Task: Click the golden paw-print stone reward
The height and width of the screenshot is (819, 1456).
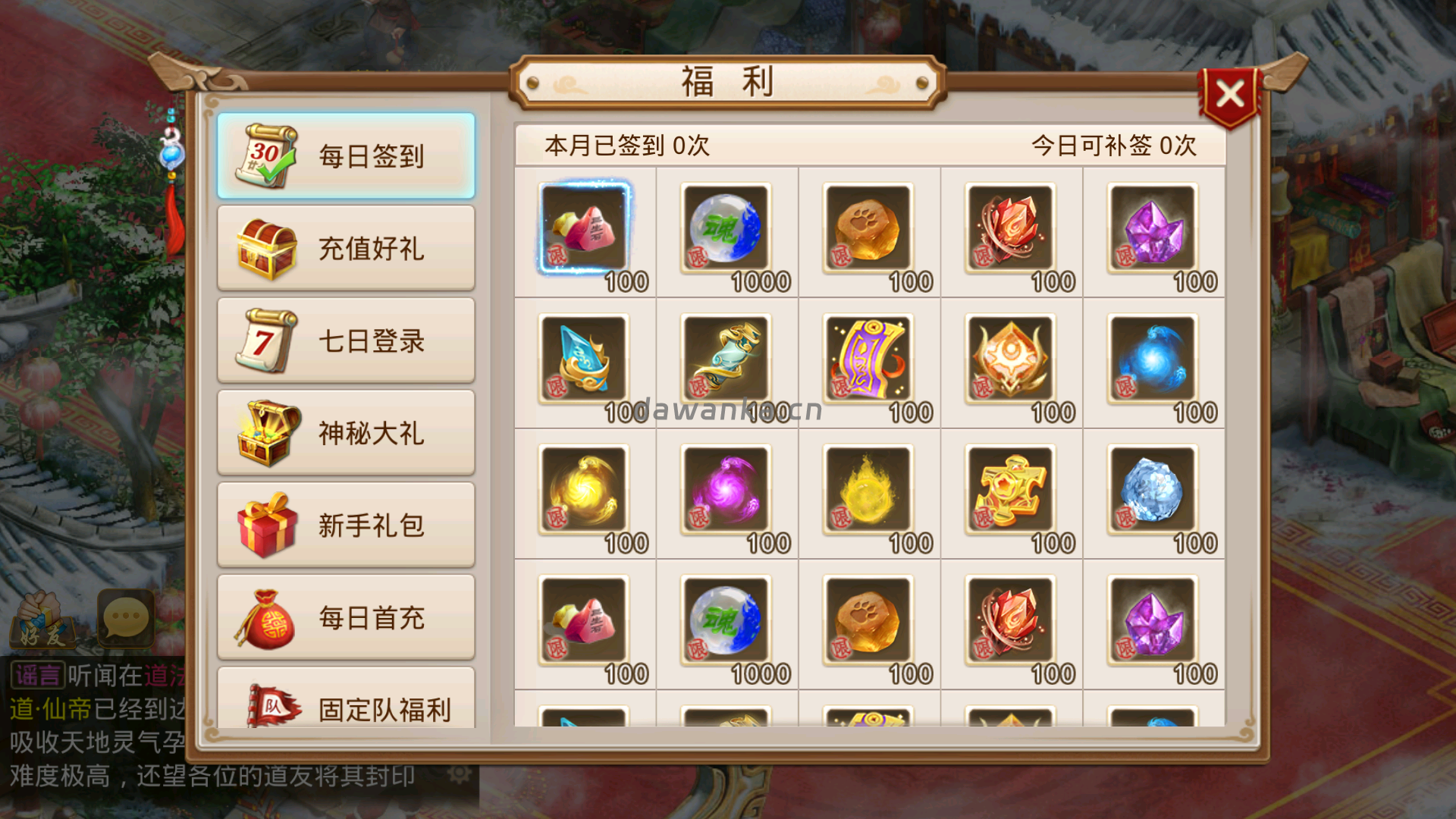Action: point(868,227)
